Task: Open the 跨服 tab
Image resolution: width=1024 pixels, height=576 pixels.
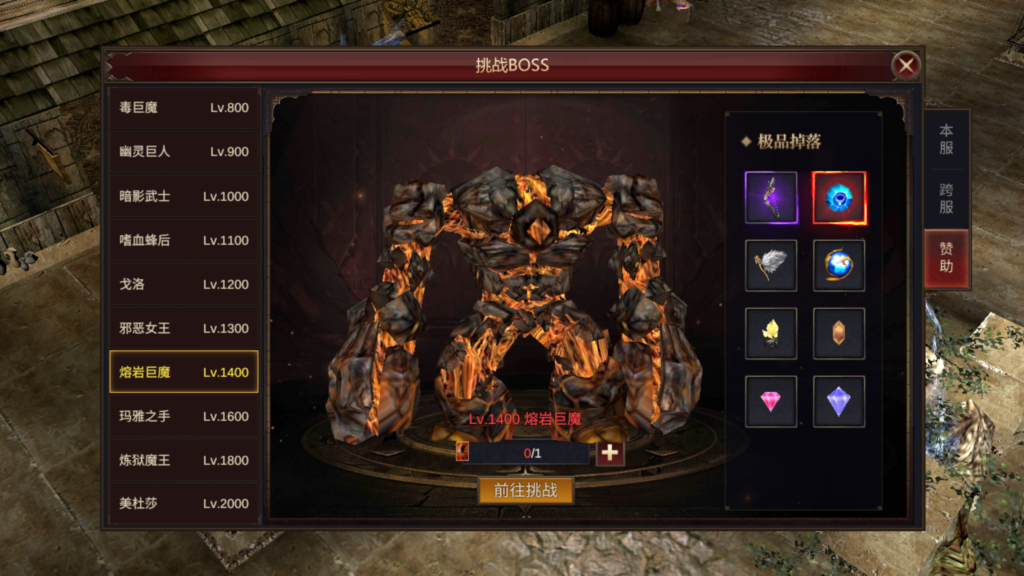Action: 946,198
